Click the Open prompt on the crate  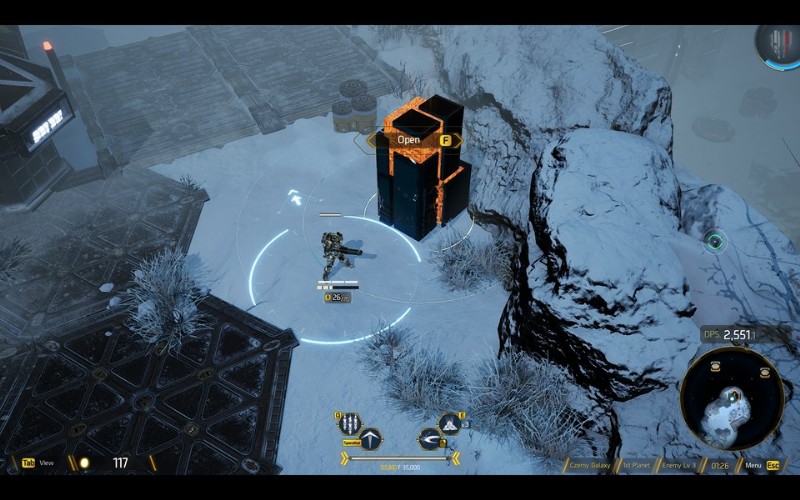point(409,140)
